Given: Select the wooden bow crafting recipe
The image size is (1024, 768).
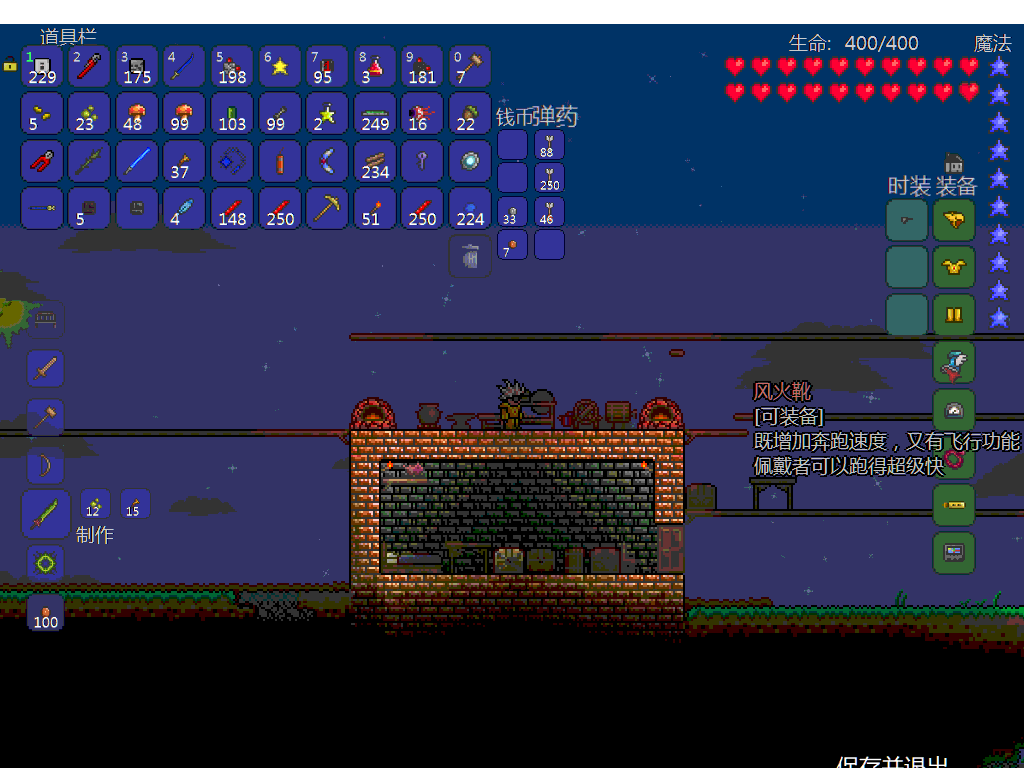Looking at the screenshot, I should [46, 465].
